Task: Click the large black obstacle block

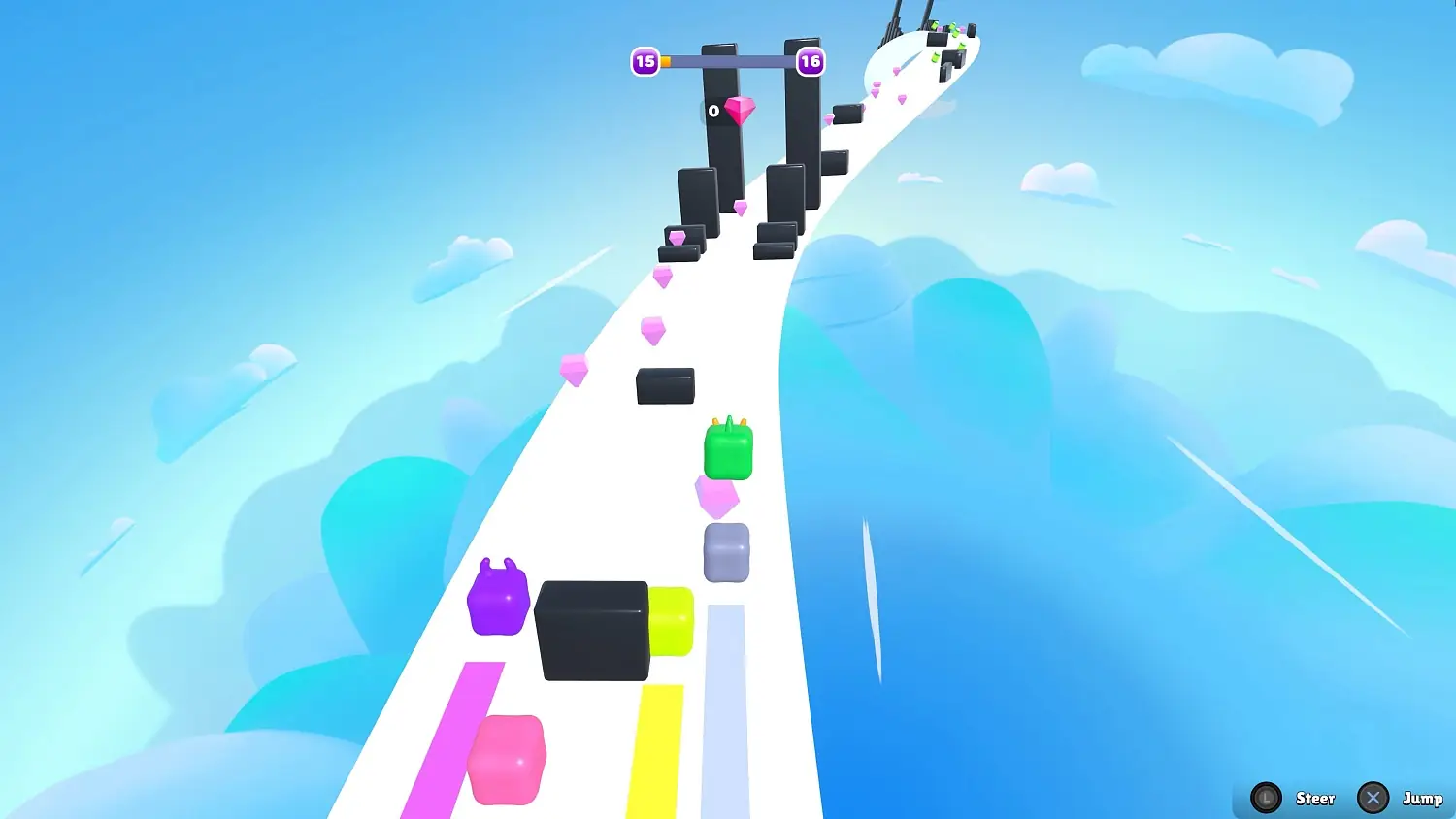Action: pyautogui.click(x=592, y=629)
